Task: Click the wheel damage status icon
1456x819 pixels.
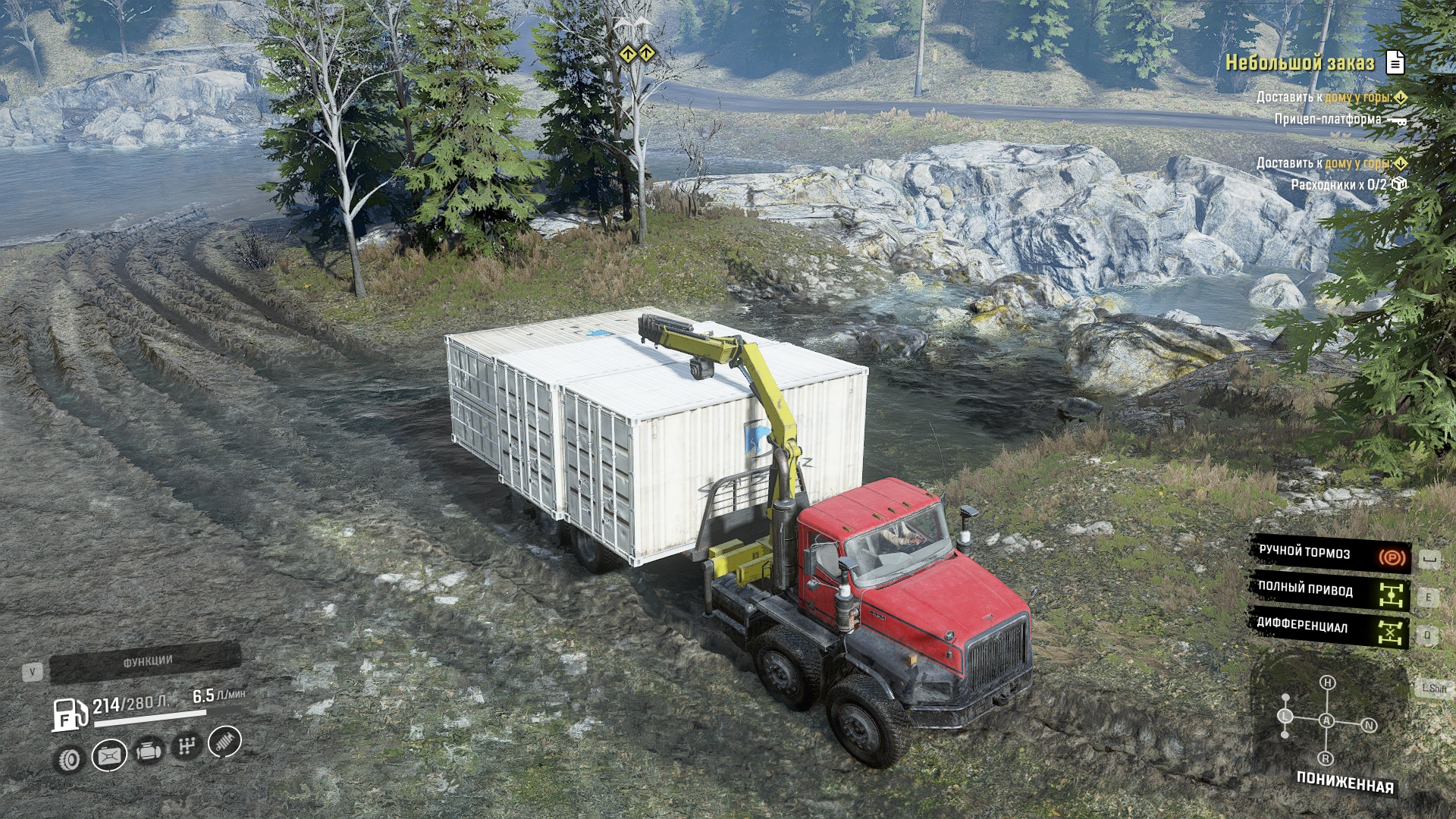Action: tap(71, 759)
